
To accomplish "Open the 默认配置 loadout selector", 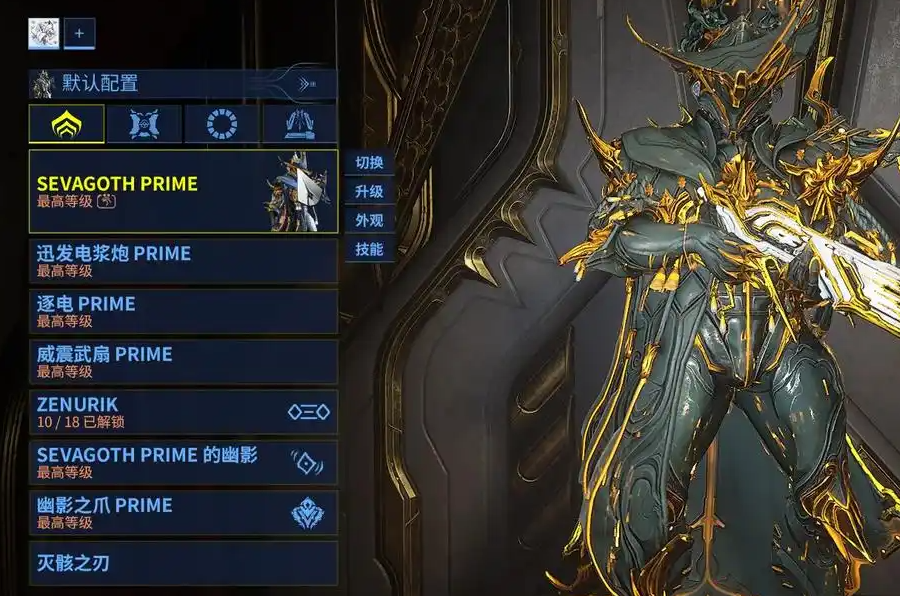I will point(183,84).
